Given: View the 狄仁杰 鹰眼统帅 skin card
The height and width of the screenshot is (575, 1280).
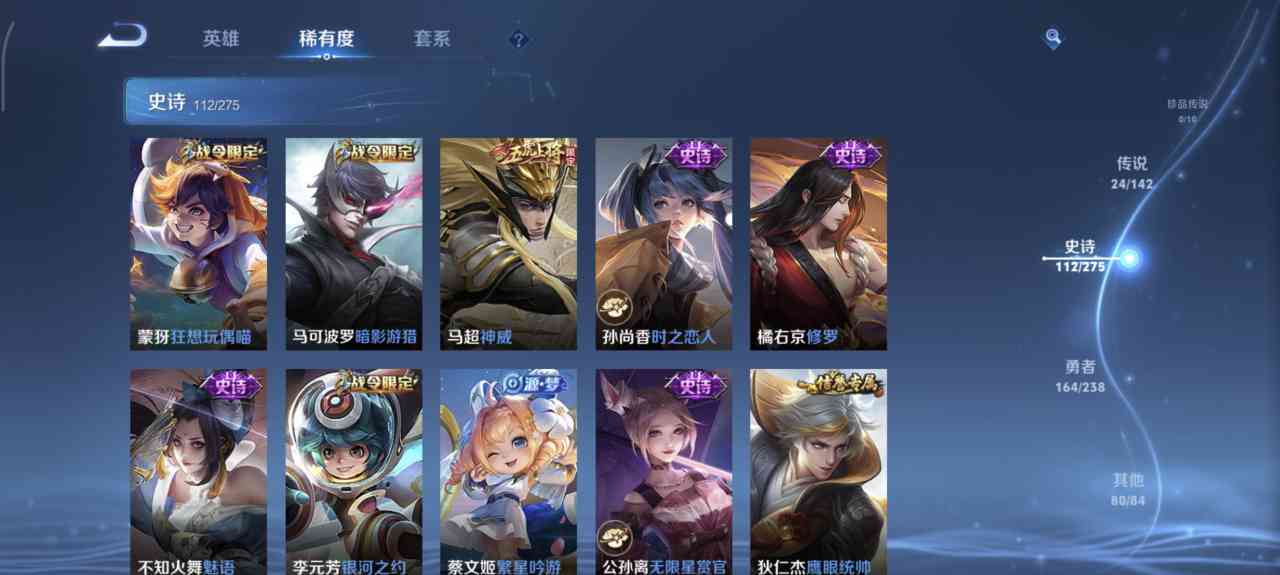Looking at the screenshot, I should pos(818,472).
